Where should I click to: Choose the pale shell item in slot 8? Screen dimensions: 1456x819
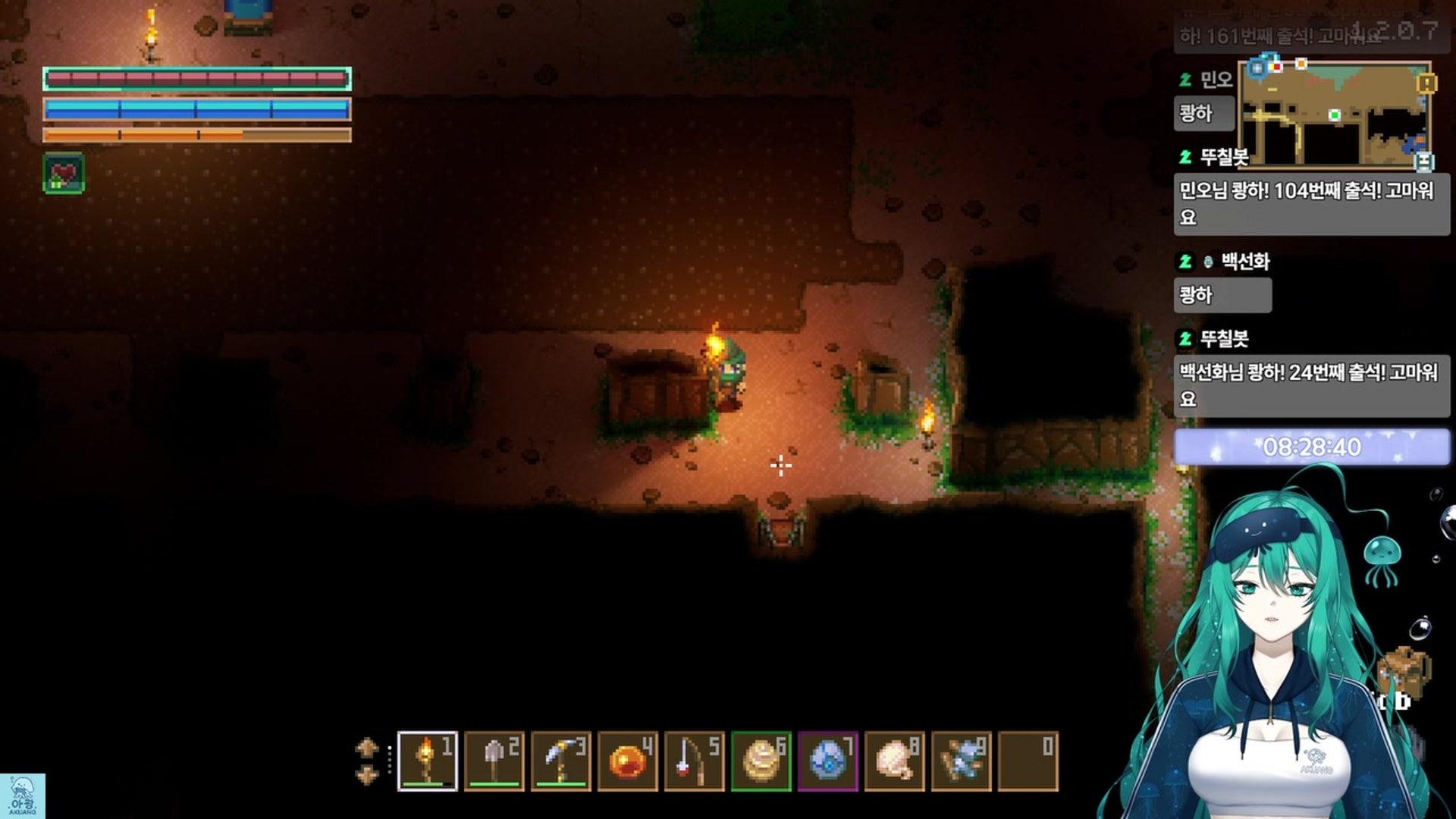894,761
